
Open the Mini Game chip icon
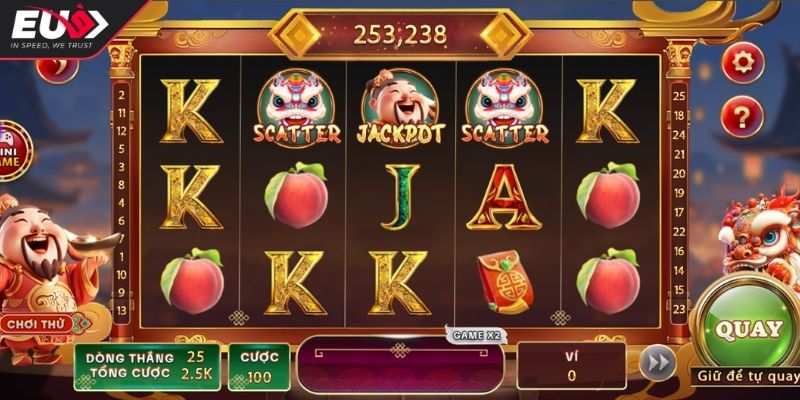(x=12, y=148)
